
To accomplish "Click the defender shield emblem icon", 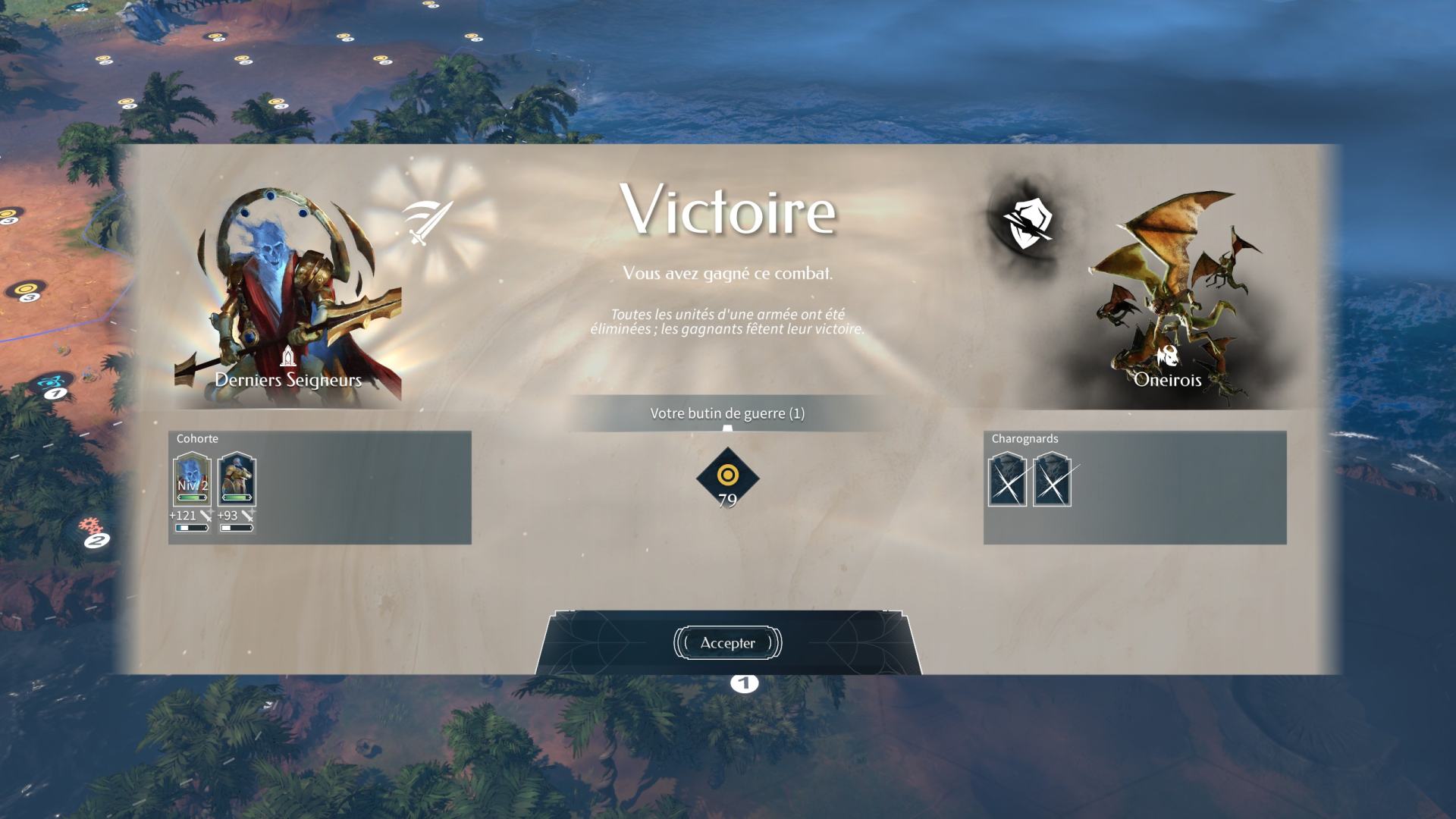I will coord(1027,222).
